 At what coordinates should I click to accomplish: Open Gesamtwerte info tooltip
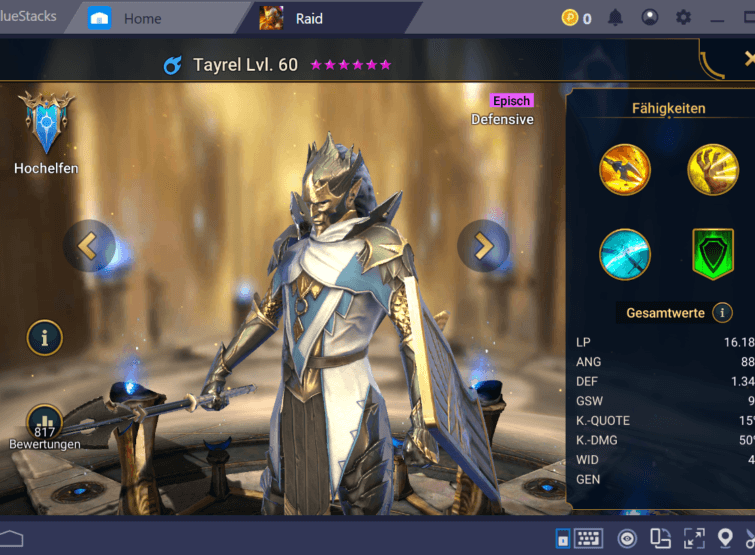pos(722,313)
